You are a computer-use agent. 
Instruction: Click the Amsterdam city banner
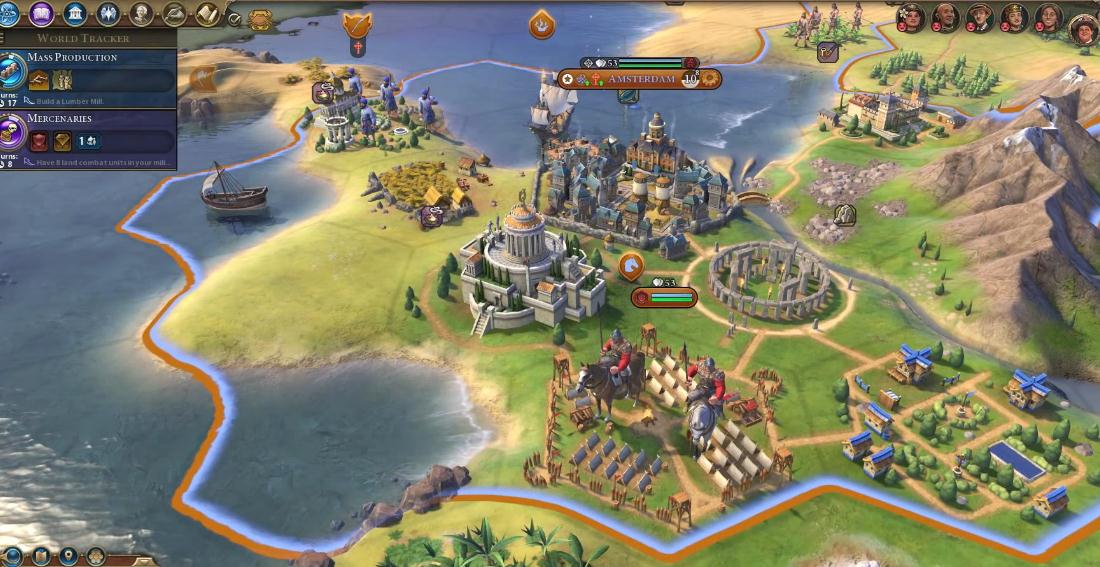click(x=640, y=79)
